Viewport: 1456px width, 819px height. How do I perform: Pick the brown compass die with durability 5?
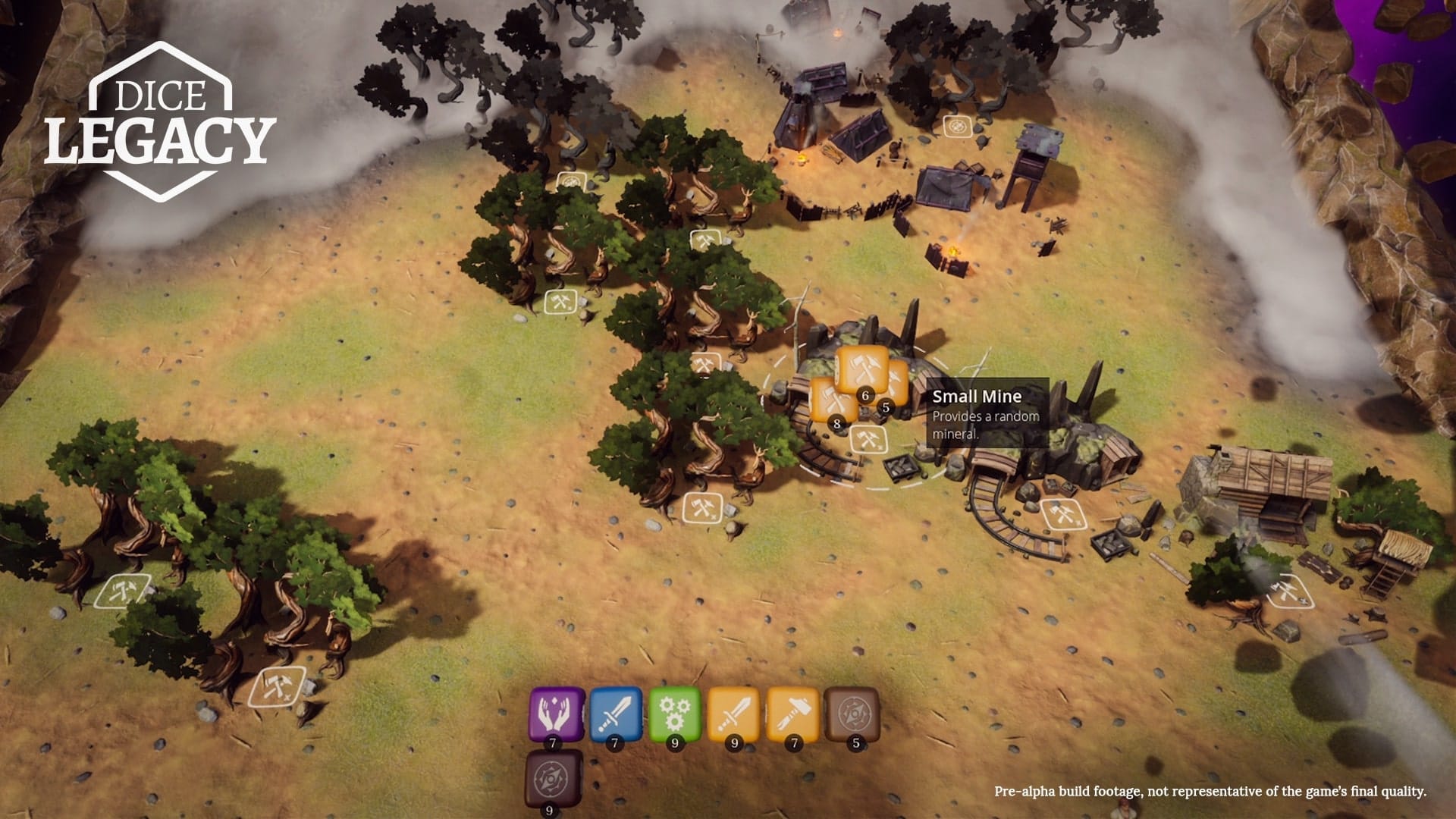pyautogui.click(x=852, y=713)
